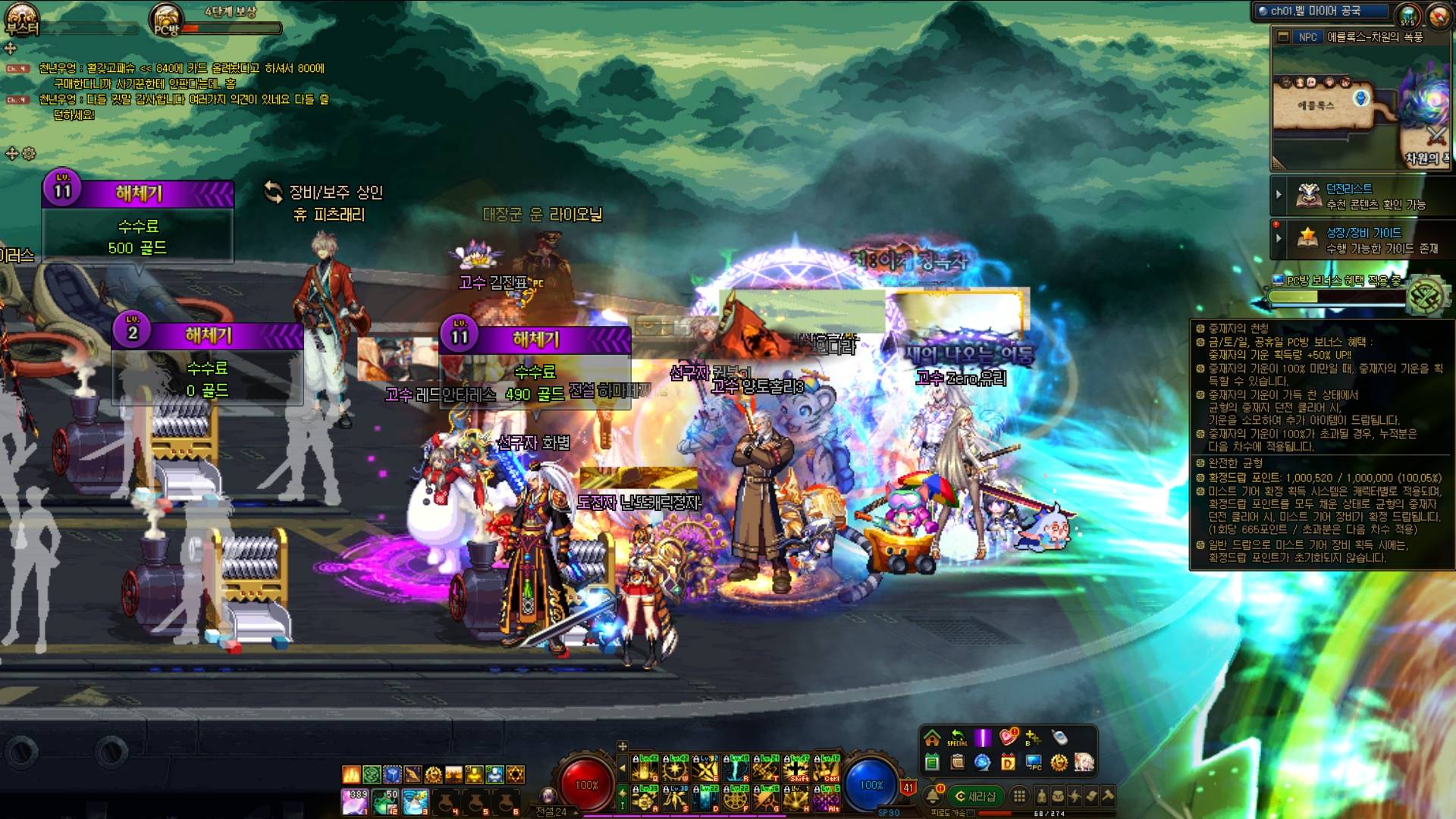Open the PC방 reward icon

tap(165, 19)
